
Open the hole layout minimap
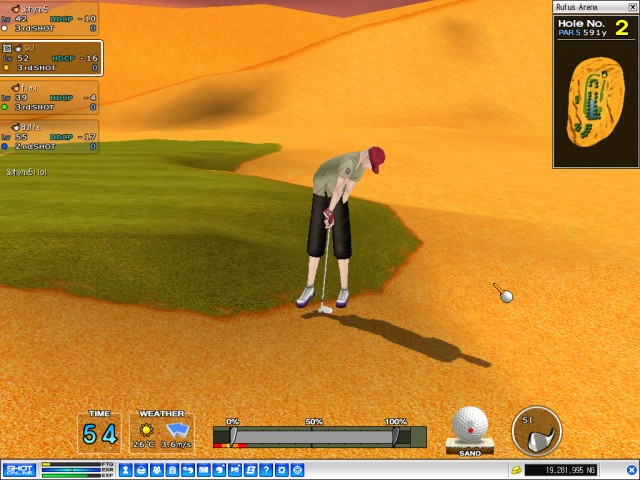click(596, 100)
